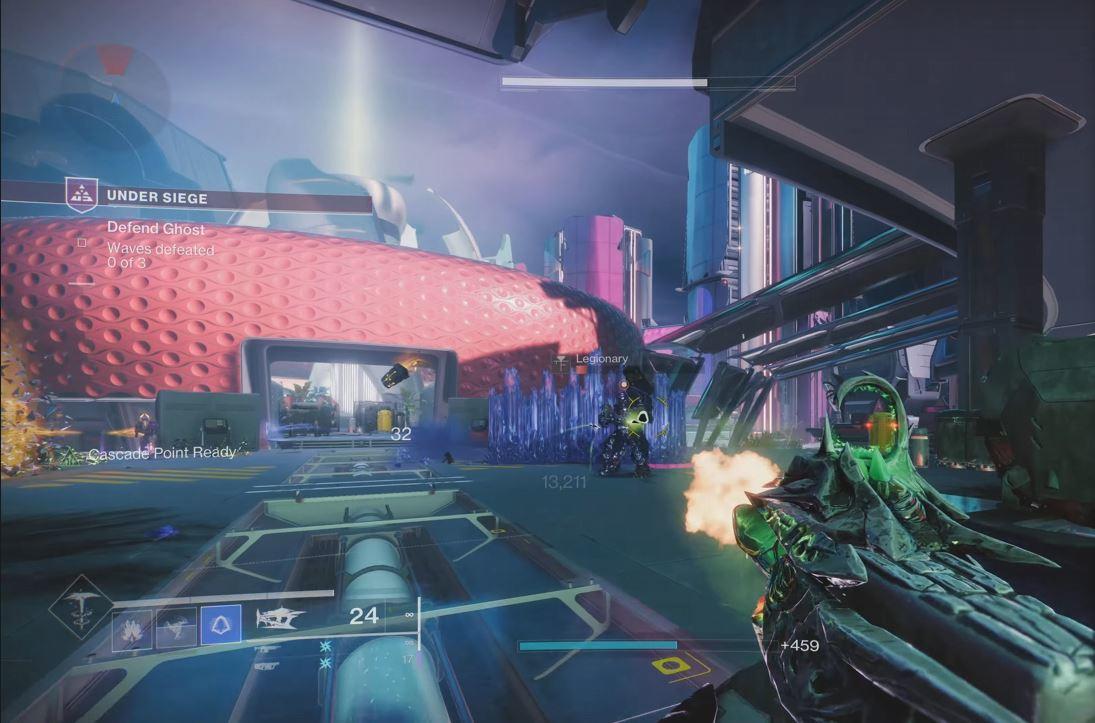This screenshot has width=1095, height=723.
Task: Activate the highlighted blue hood ability
Action: (220, 625)
